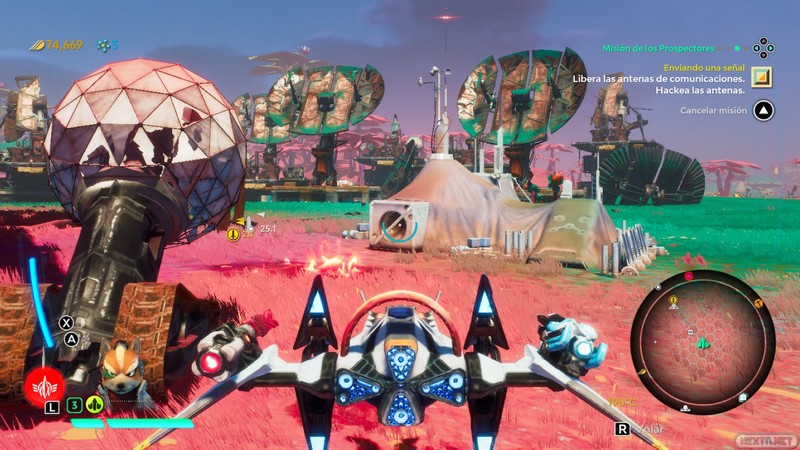Select the Fox McCloud pilot portrait

pyautogui.click(x=120, y=366)
